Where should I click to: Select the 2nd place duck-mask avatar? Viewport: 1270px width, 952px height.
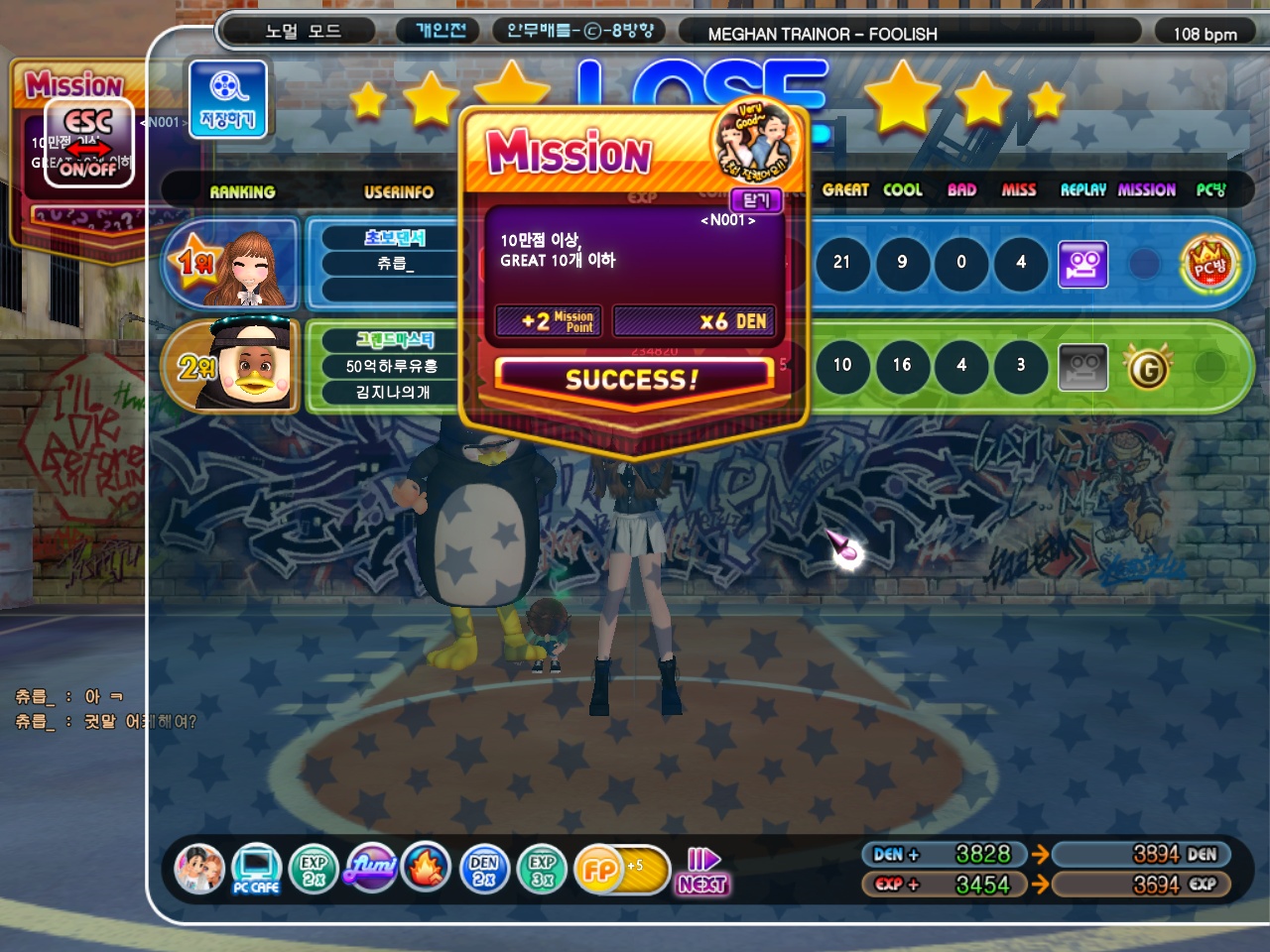(x=254, y=366)
